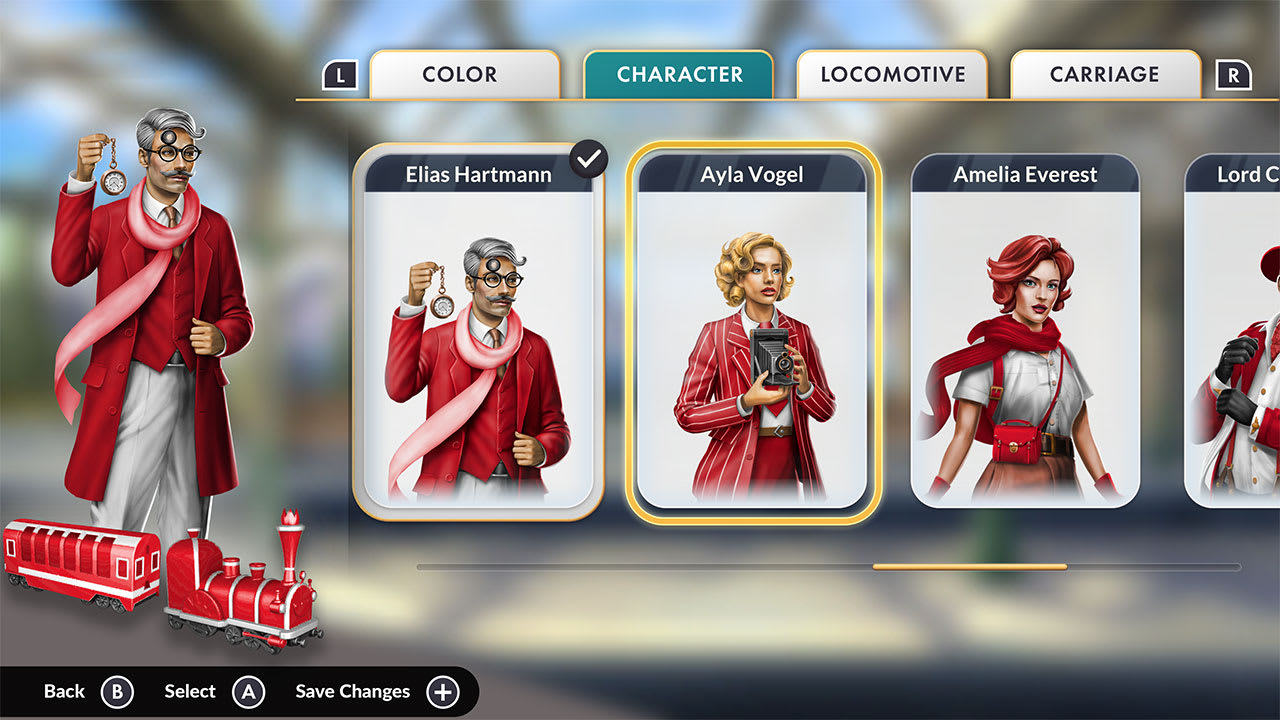1280x720 pixels.
Task: Open the Carriage tab
Action: coord(1105,75)
